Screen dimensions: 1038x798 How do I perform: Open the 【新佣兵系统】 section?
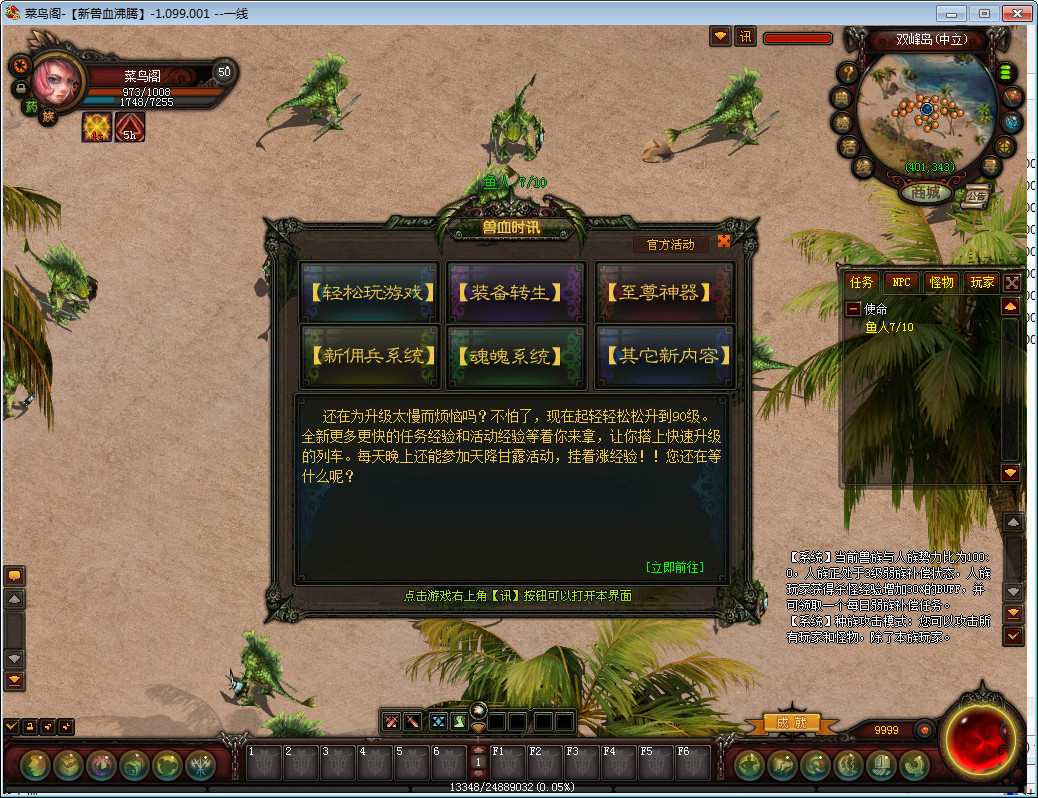(x=370, y=356)
